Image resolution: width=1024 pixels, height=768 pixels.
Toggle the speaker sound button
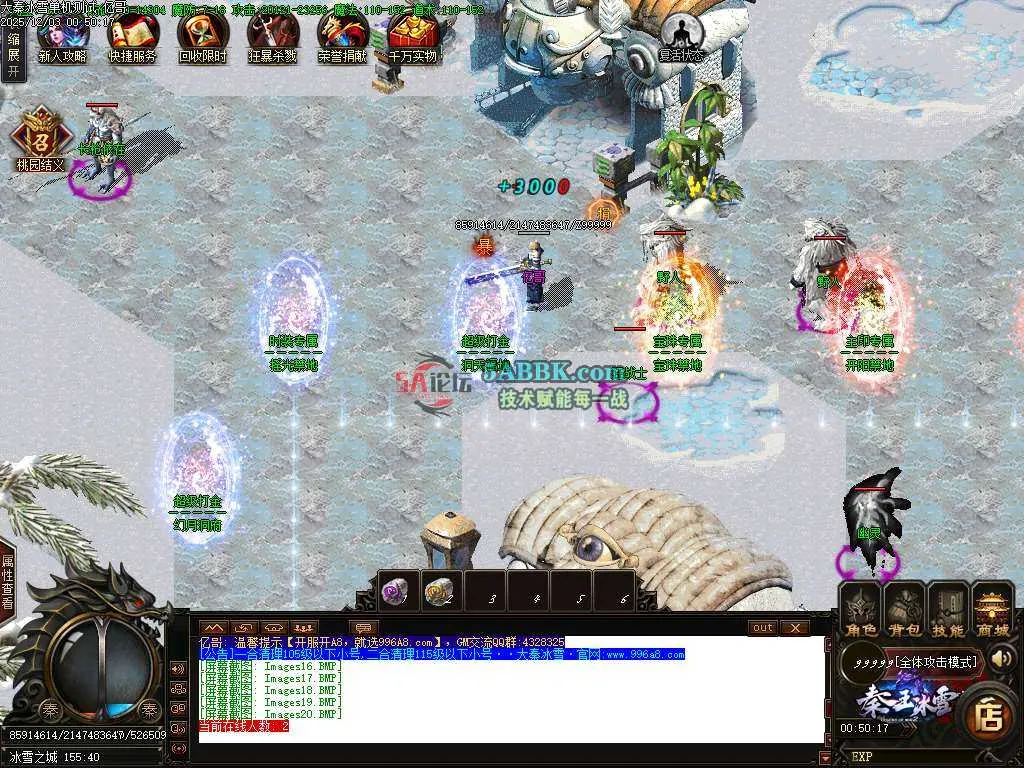coord(1001,658)
